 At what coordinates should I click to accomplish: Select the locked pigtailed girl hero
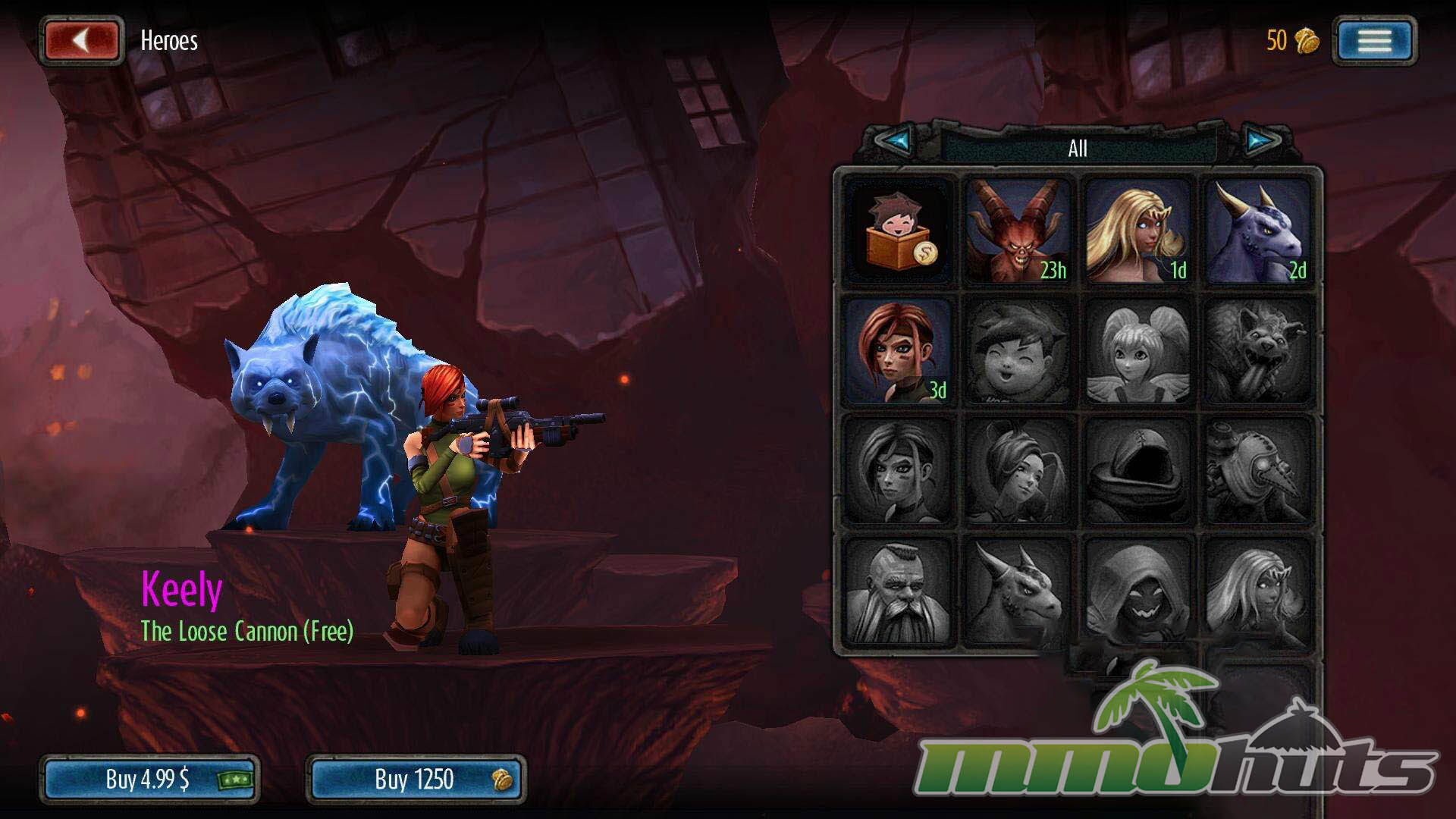(1137, 351)
